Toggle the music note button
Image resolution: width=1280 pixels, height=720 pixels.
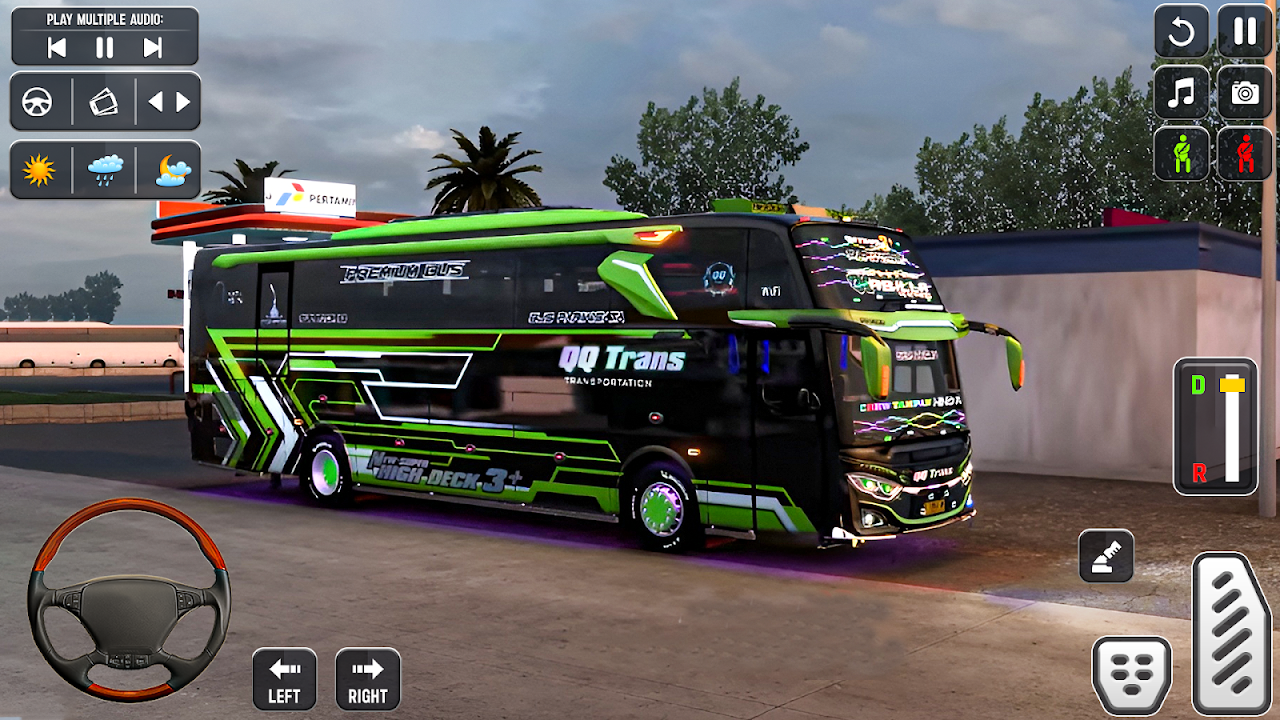[x=1181, y=93]
